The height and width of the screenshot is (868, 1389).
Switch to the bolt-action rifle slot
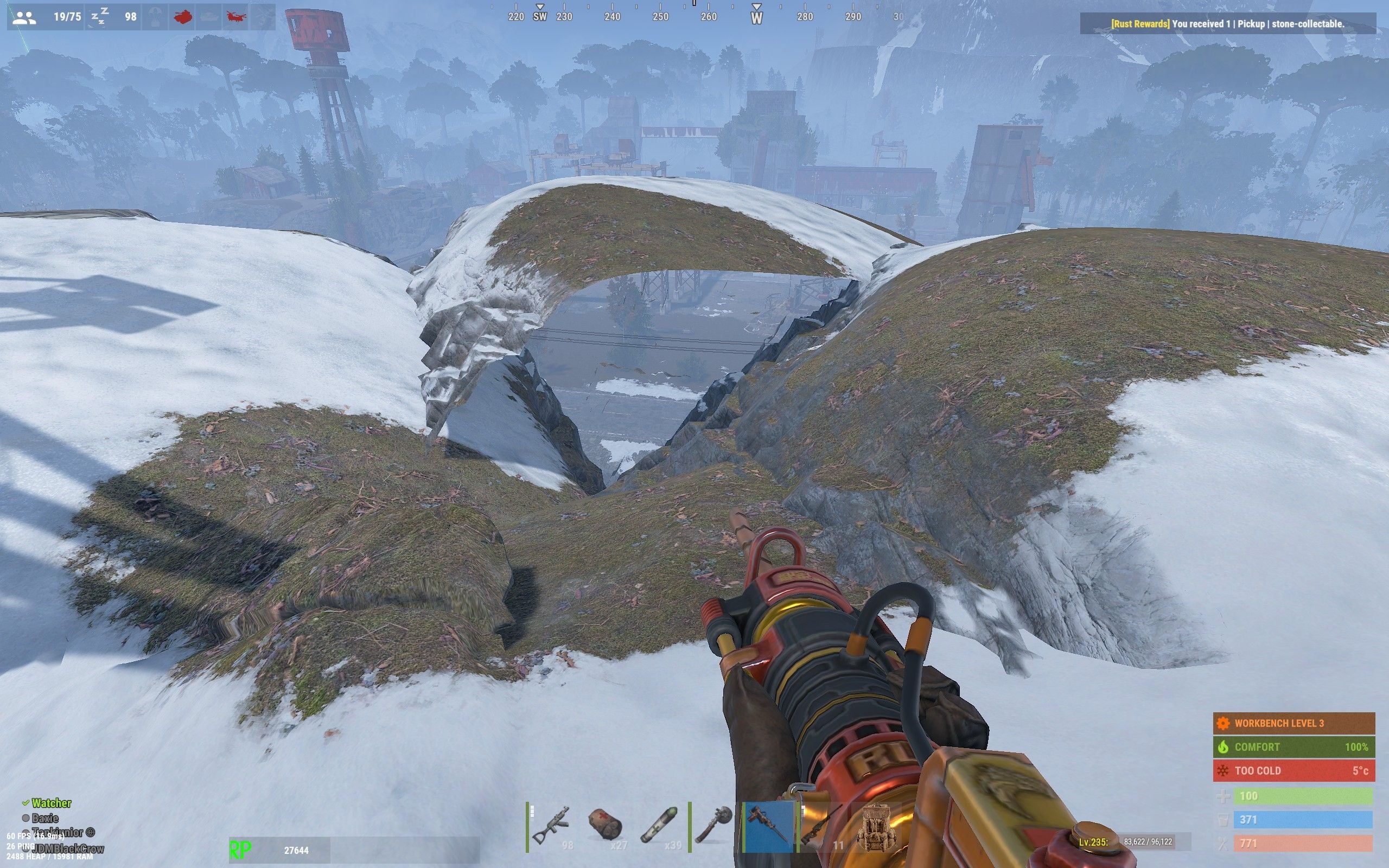[821, 827]
